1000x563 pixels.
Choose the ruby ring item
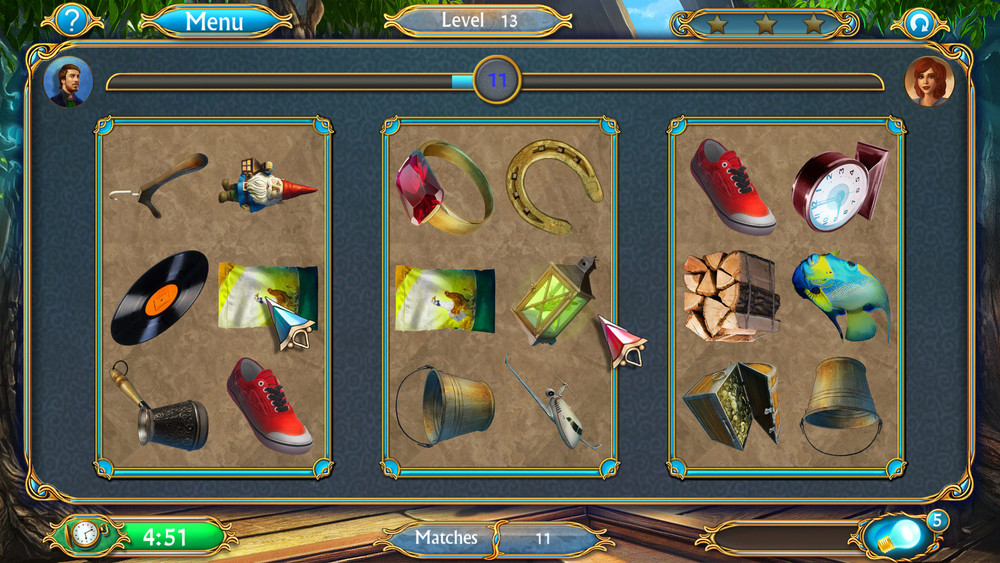coord(442,184)
